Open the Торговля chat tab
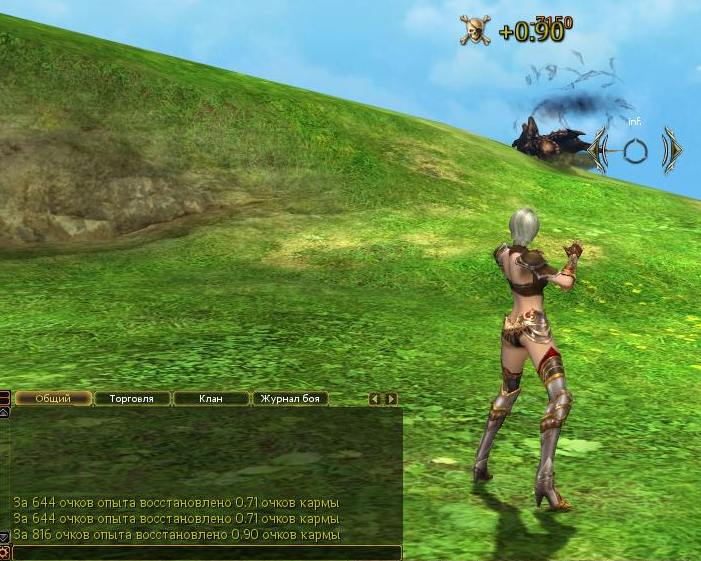 pyautogui.click(x=131, y=398)
